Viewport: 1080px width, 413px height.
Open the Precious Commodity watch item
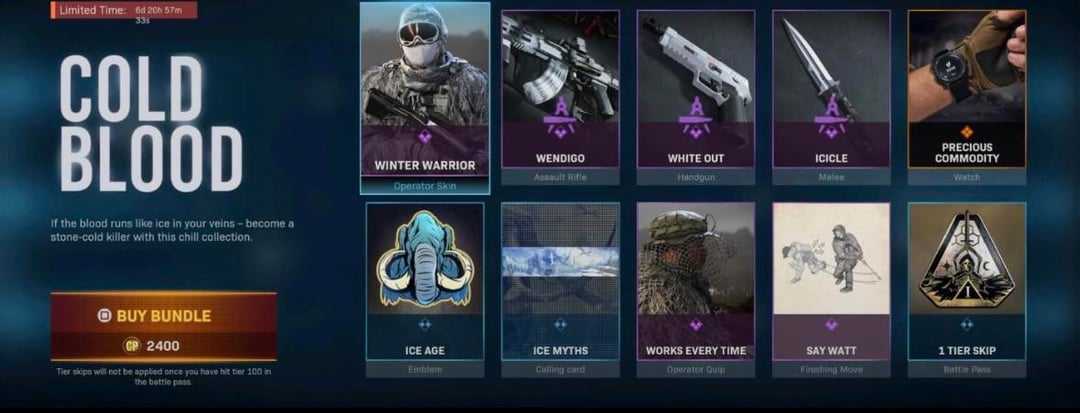[966, 97]
